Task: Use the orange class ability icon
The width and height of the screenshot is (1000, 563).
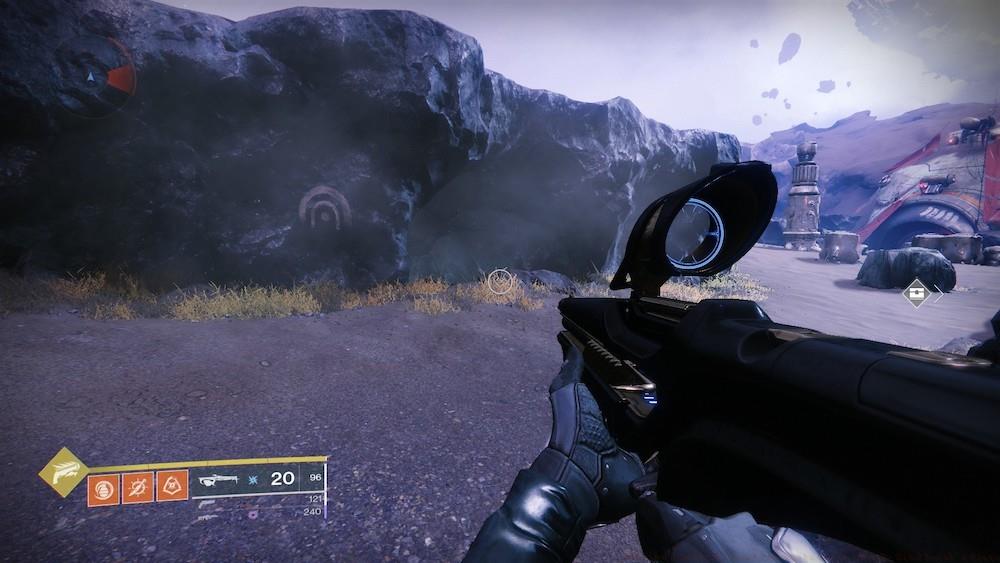Action: coord(172,487)
